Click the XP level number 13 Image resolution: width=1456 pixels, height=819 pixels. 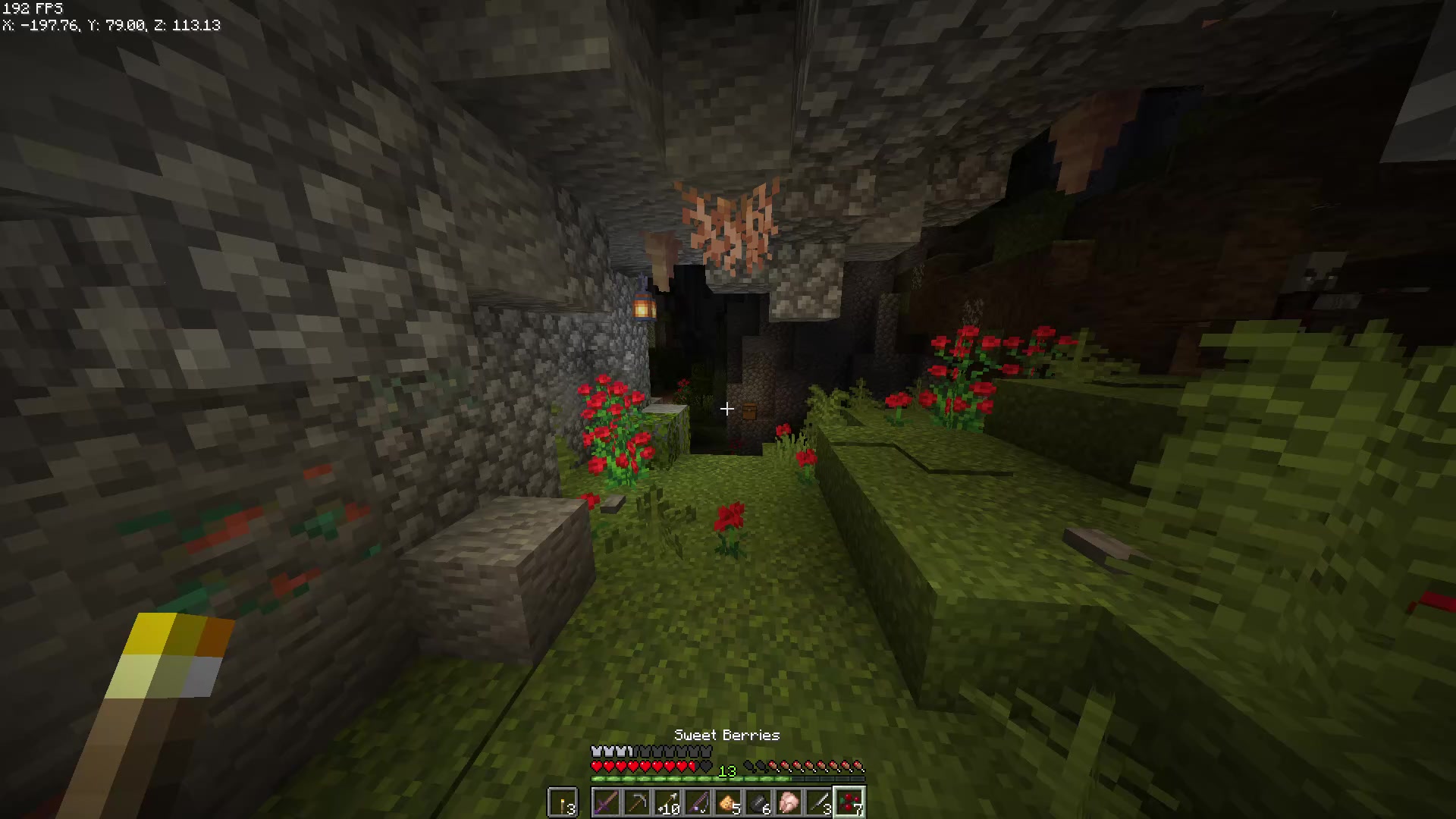tap(727, 772)
